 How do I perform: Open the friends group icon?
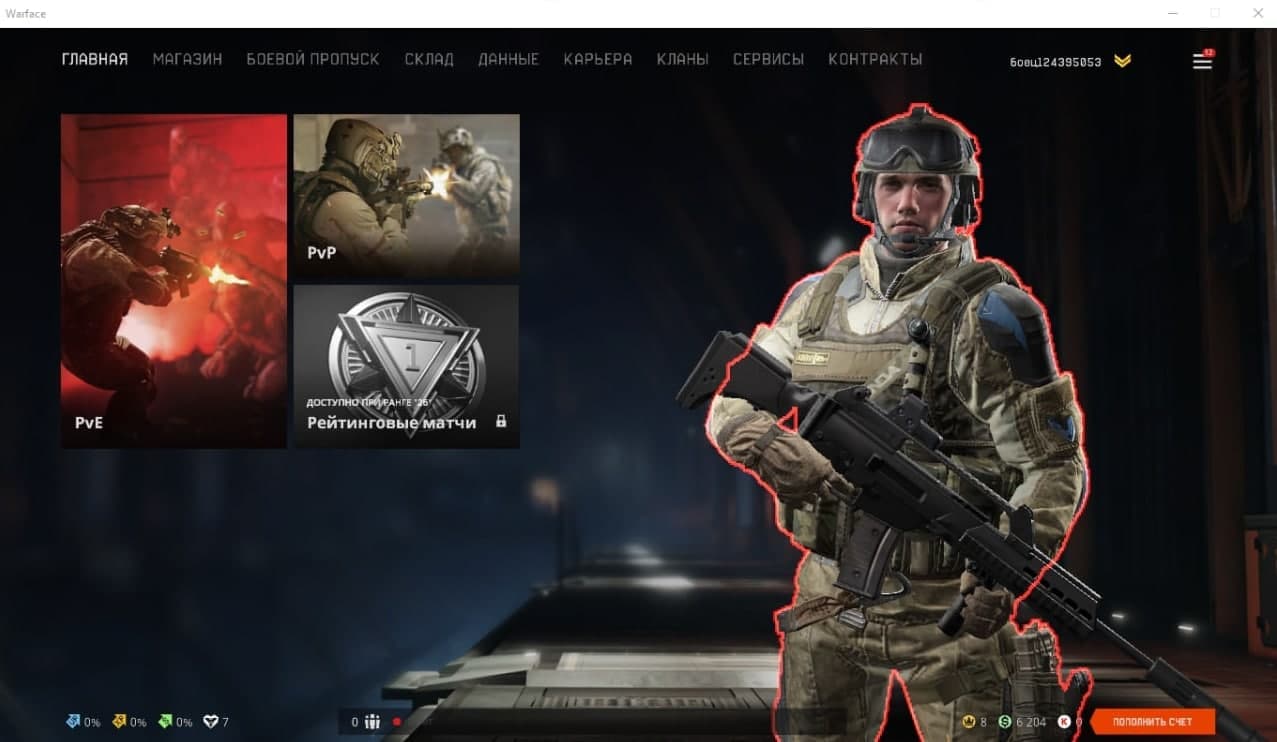[372, 722]
